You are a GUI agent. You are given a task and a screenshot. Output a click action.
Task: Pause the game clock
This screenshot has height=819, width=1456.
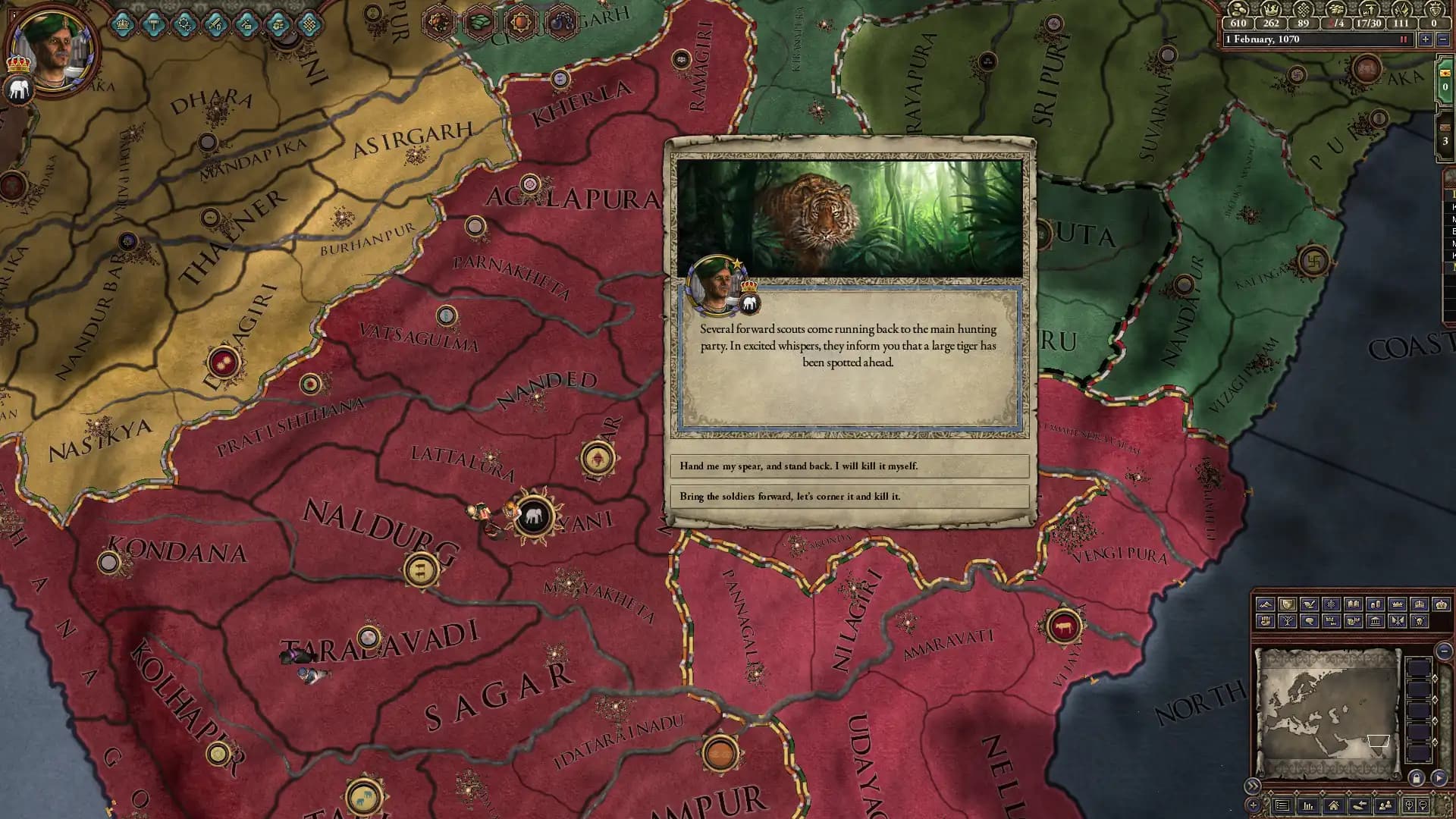1404,39
